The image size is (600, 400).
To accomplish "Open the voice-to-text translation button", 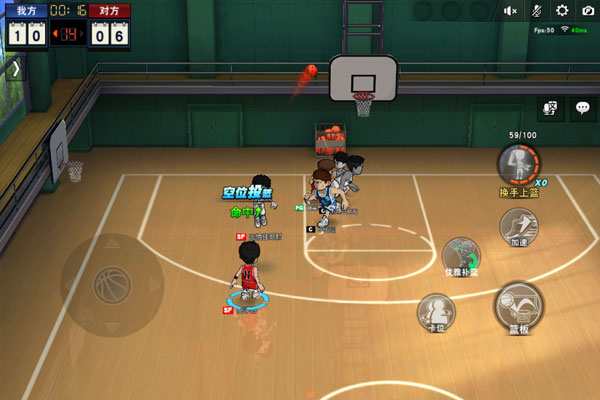I will [548, 109].
